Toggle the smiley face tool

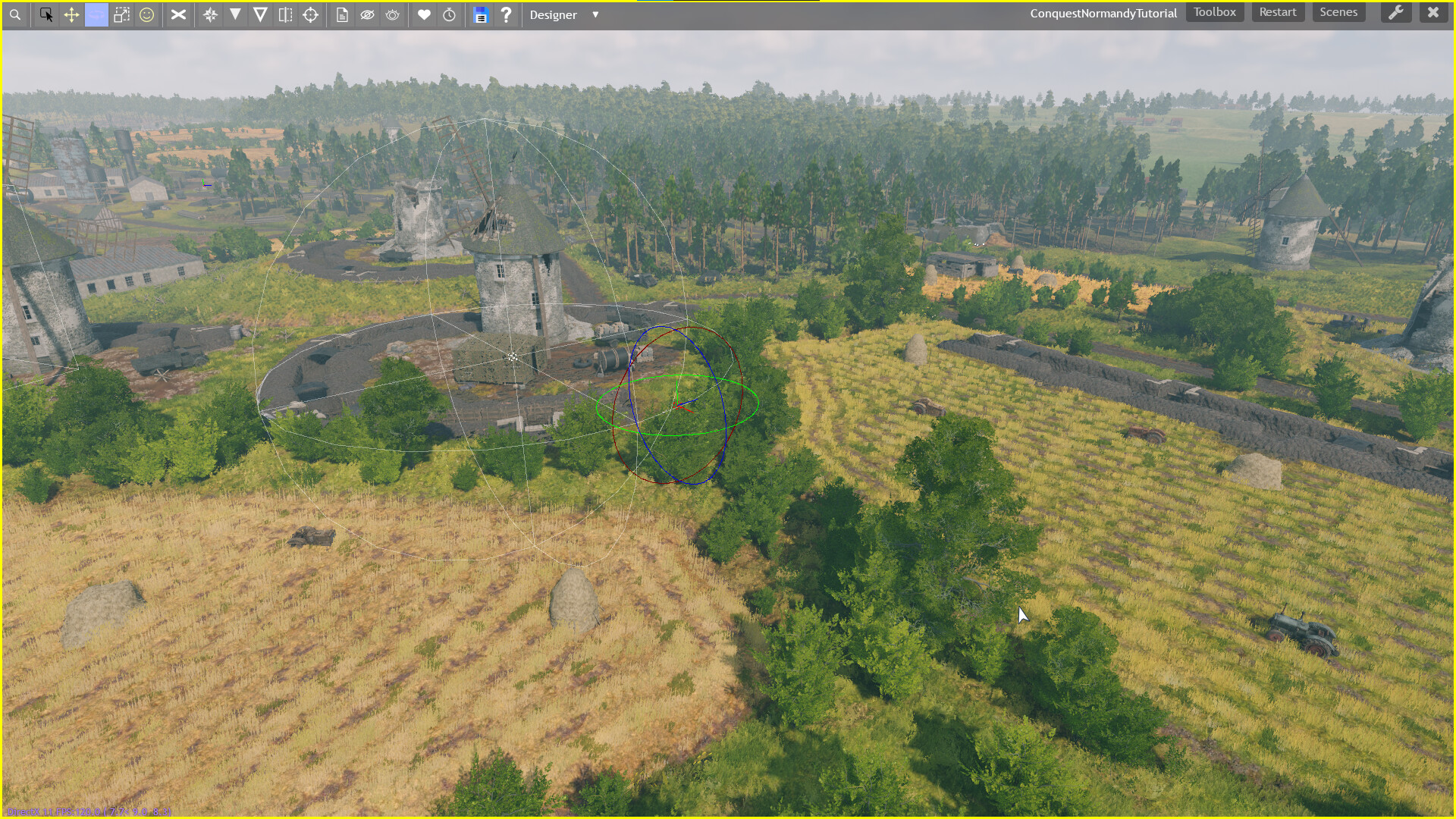pos(148,14)
